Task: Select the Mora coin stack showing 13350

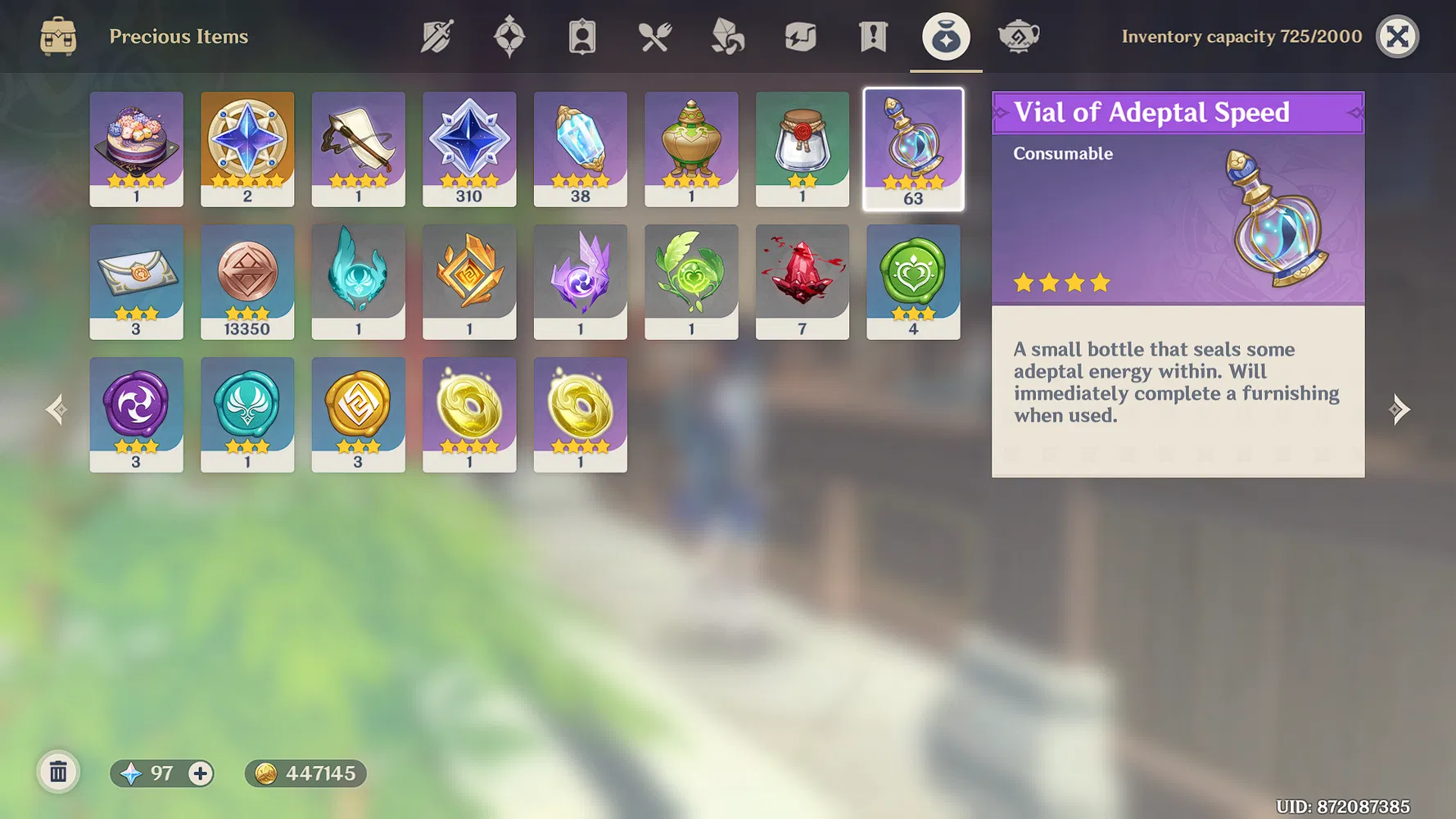Action: coord(247,281)
